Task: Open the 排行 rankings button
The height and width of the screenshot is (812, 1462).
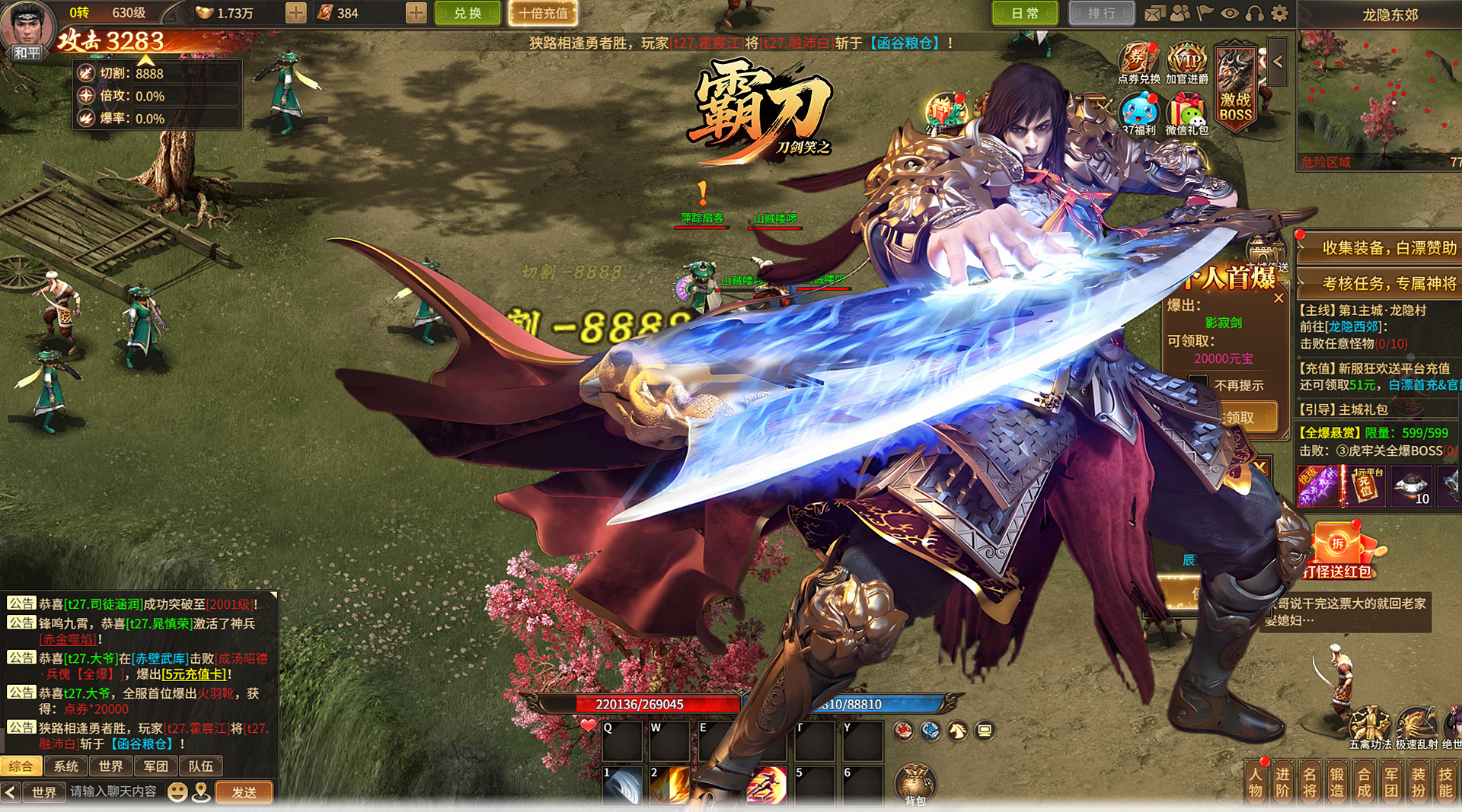Action: tap(1101, 13)
